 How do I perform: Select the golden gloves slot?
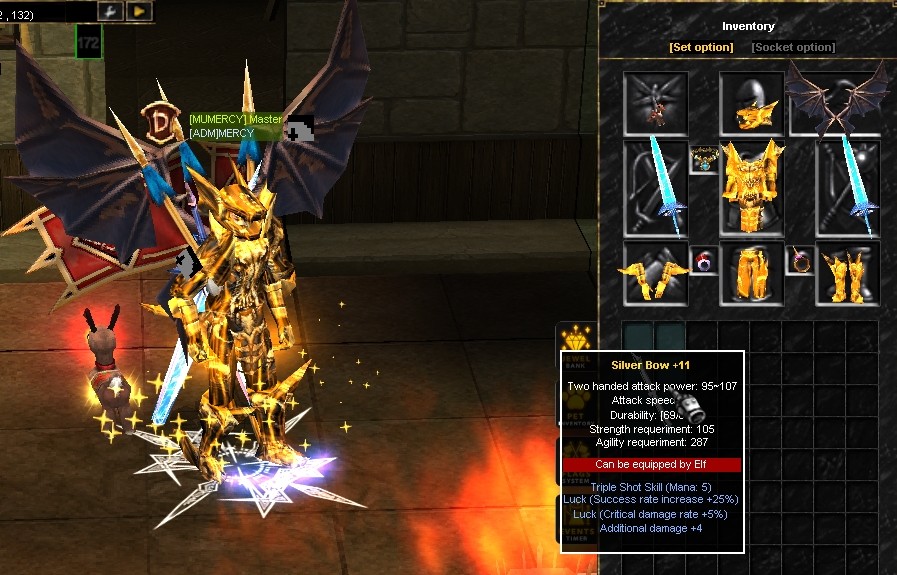[655, 273]
